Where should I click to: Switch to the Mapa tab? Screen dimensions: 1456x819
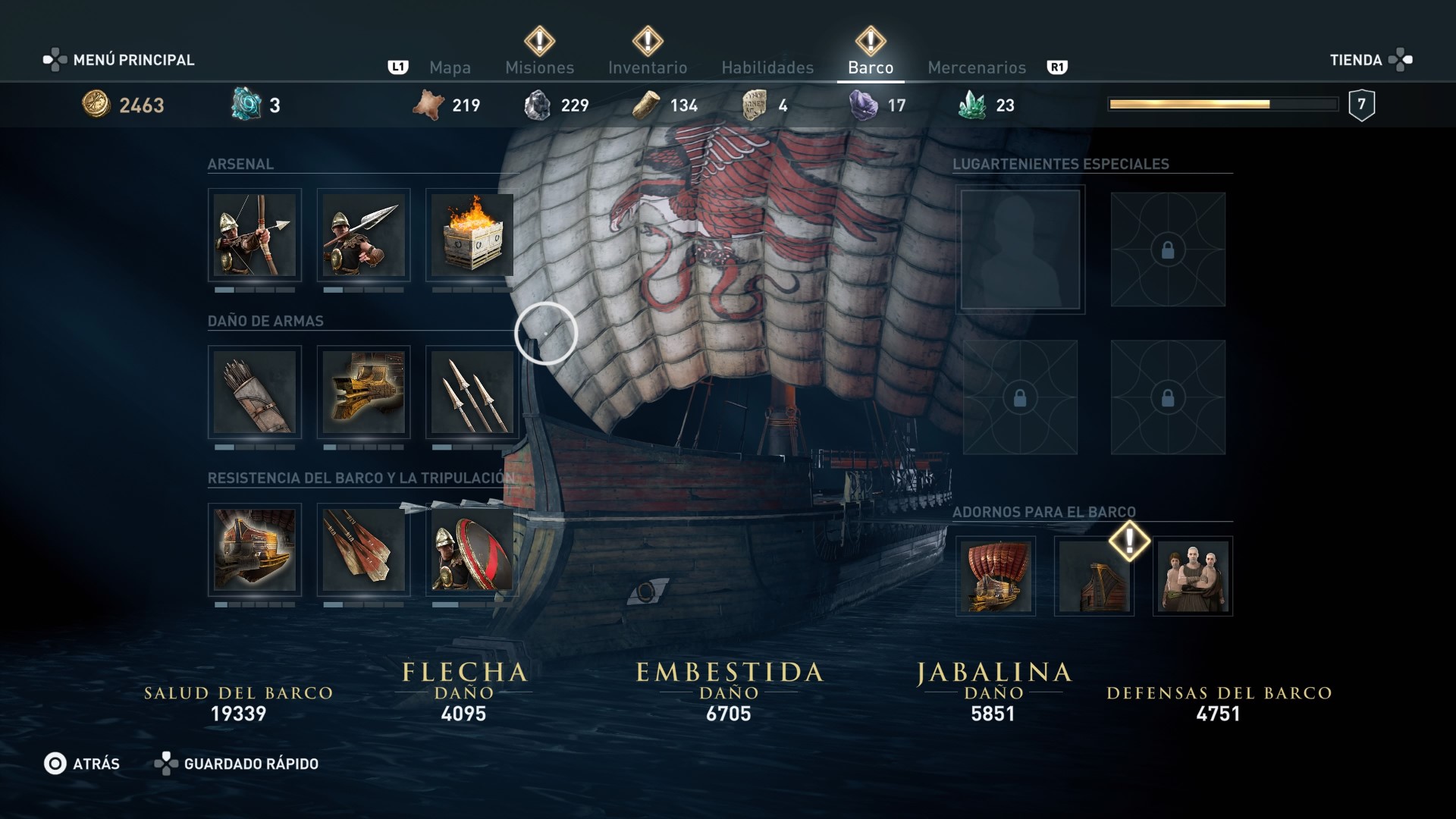tap(450, 67)
